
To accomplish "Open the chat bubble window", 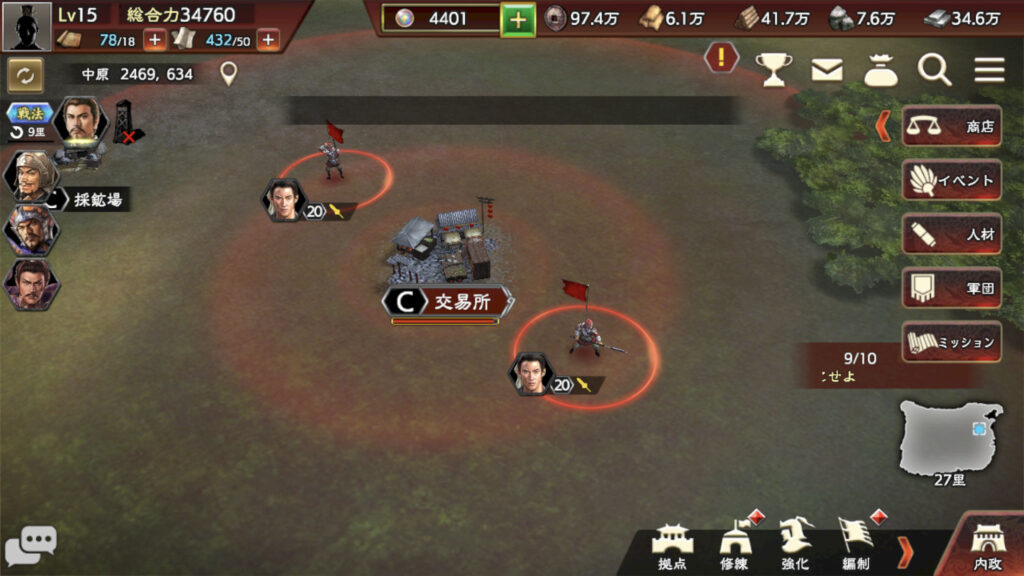I will click(30, 546).
